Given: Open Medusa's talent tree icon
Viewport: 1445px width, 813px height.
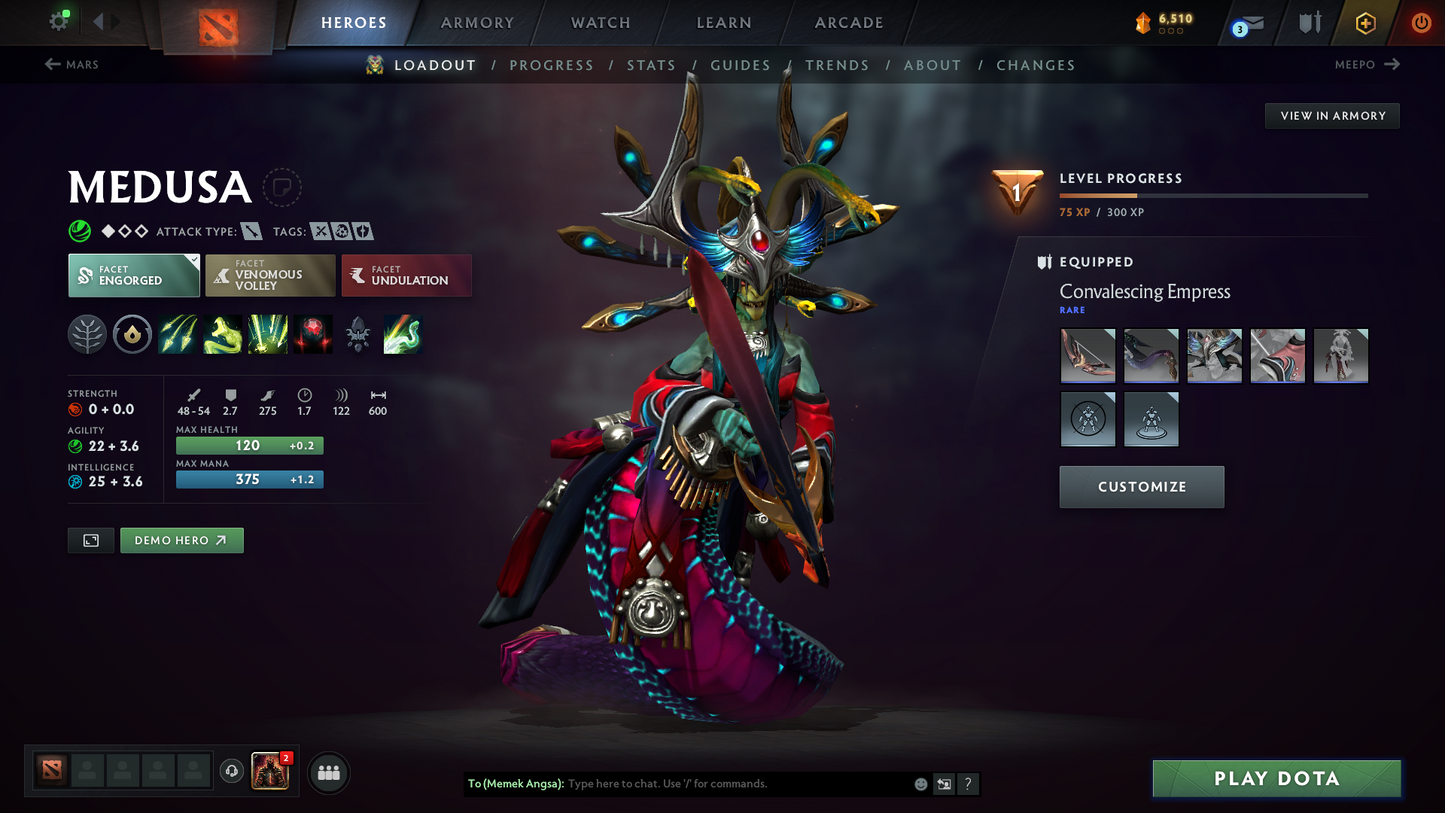Looking at the screenshot, I should [x=87, y=334].
